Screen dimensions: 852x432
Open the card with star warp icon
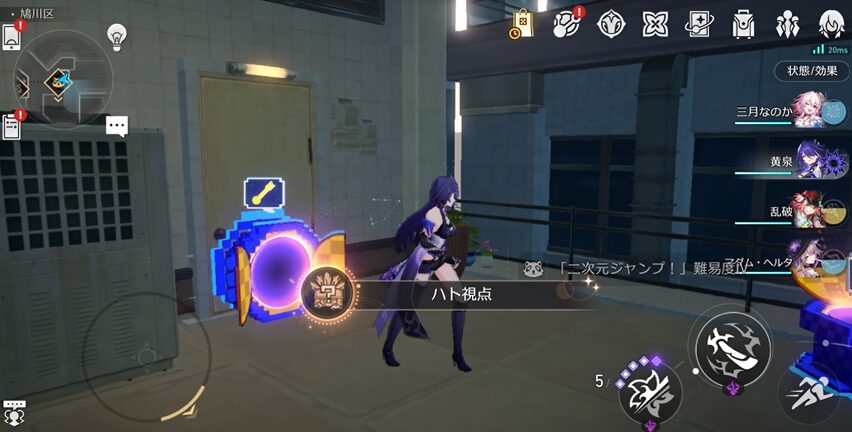coord(699,24)
